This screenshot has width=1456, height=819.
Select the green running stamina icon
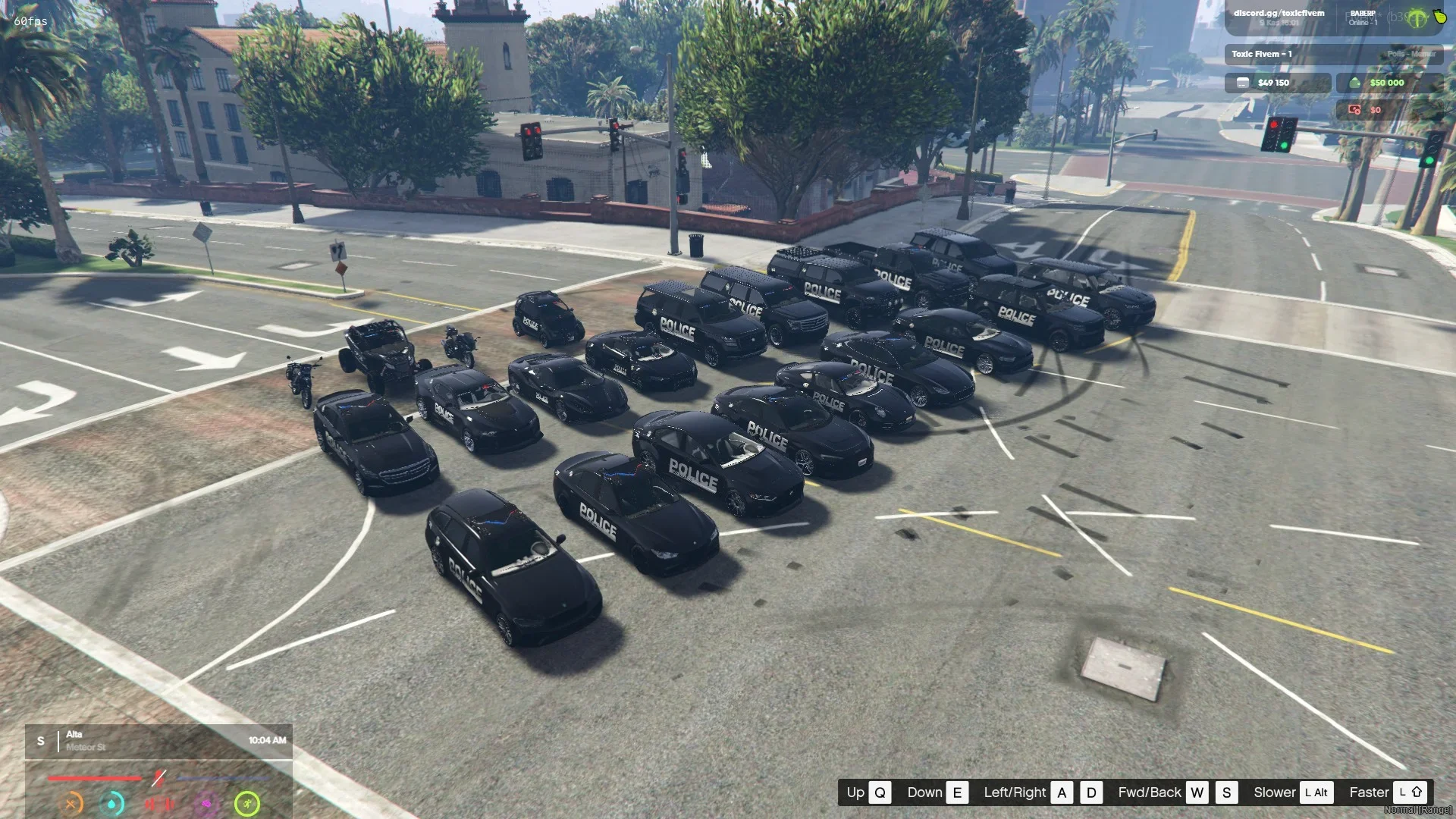pos(247,803)
